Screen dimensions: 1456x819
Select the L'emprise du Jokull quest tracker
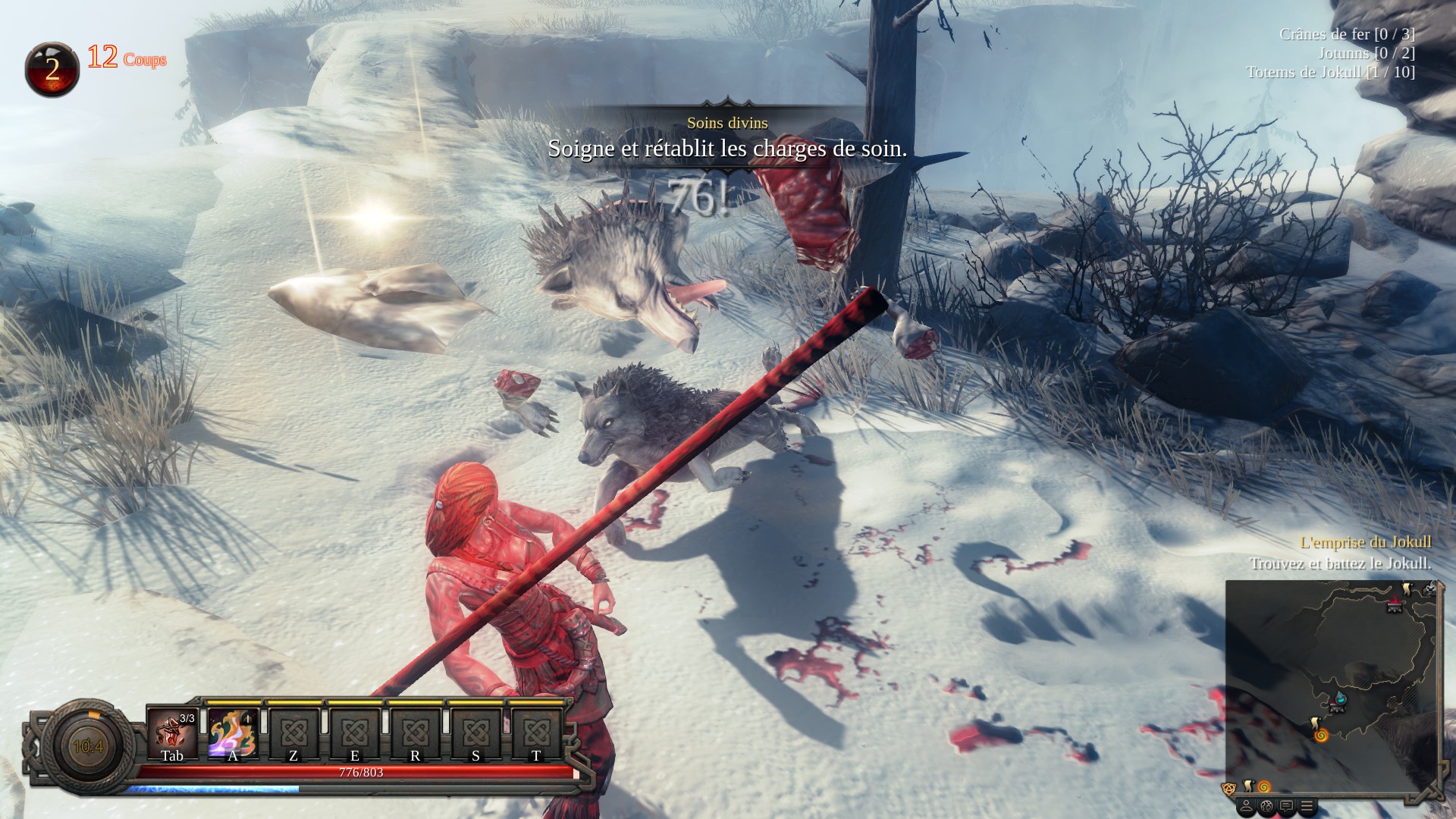(x=1365, y=542)
